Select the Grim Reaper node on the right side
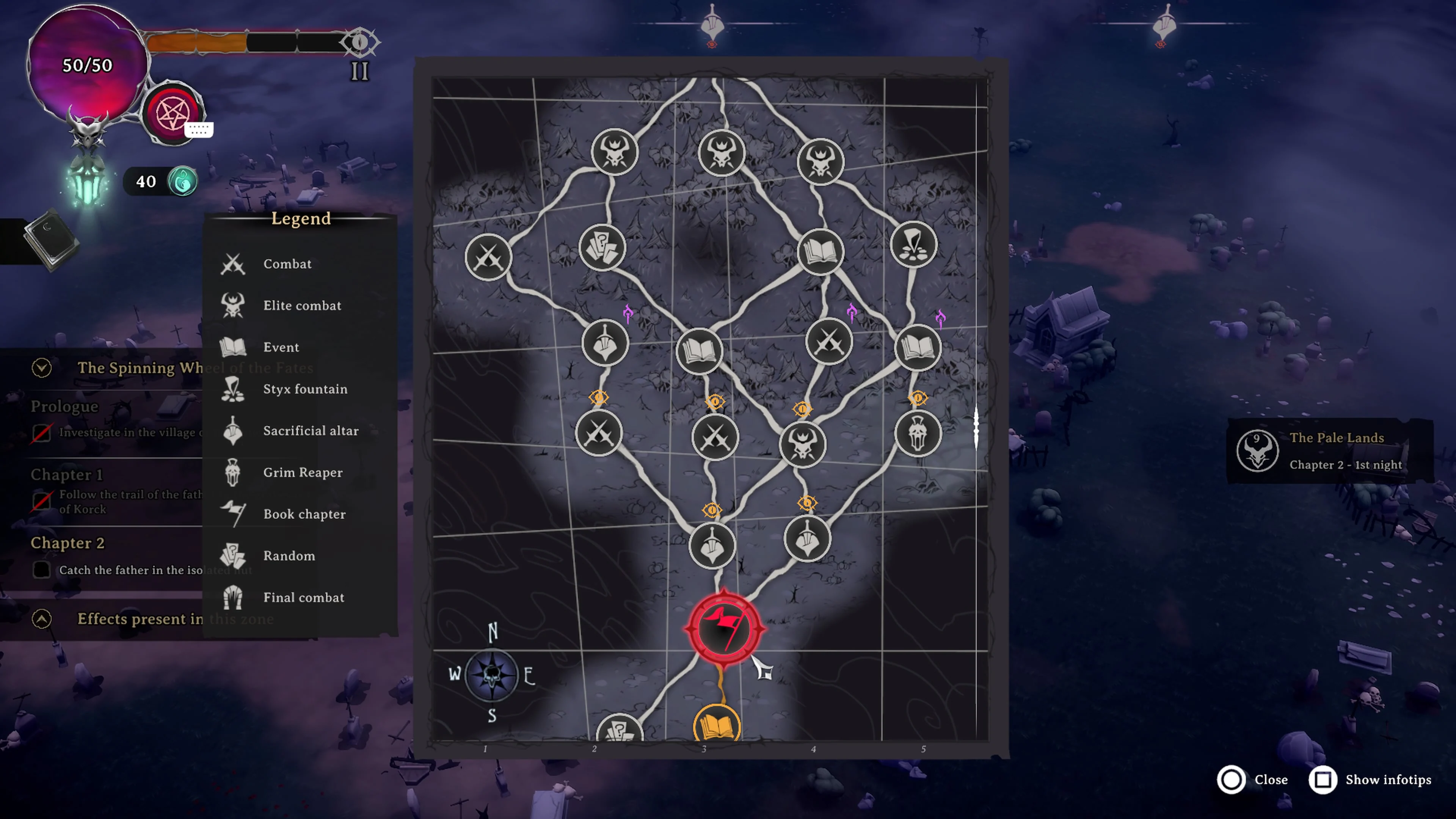This screenshot has height=819, width=1456. click(918, 432)
